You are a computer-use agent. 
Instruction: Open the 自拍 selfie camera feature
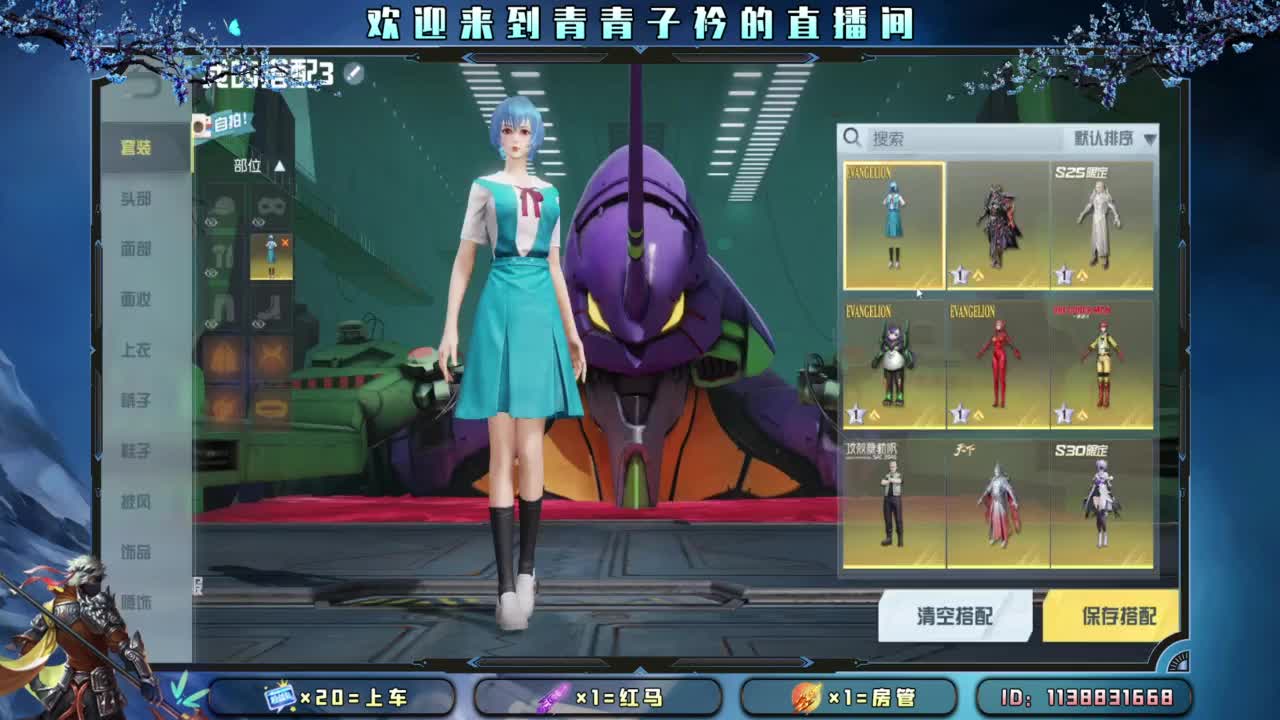pyautogui.click(x=214, y=123)
